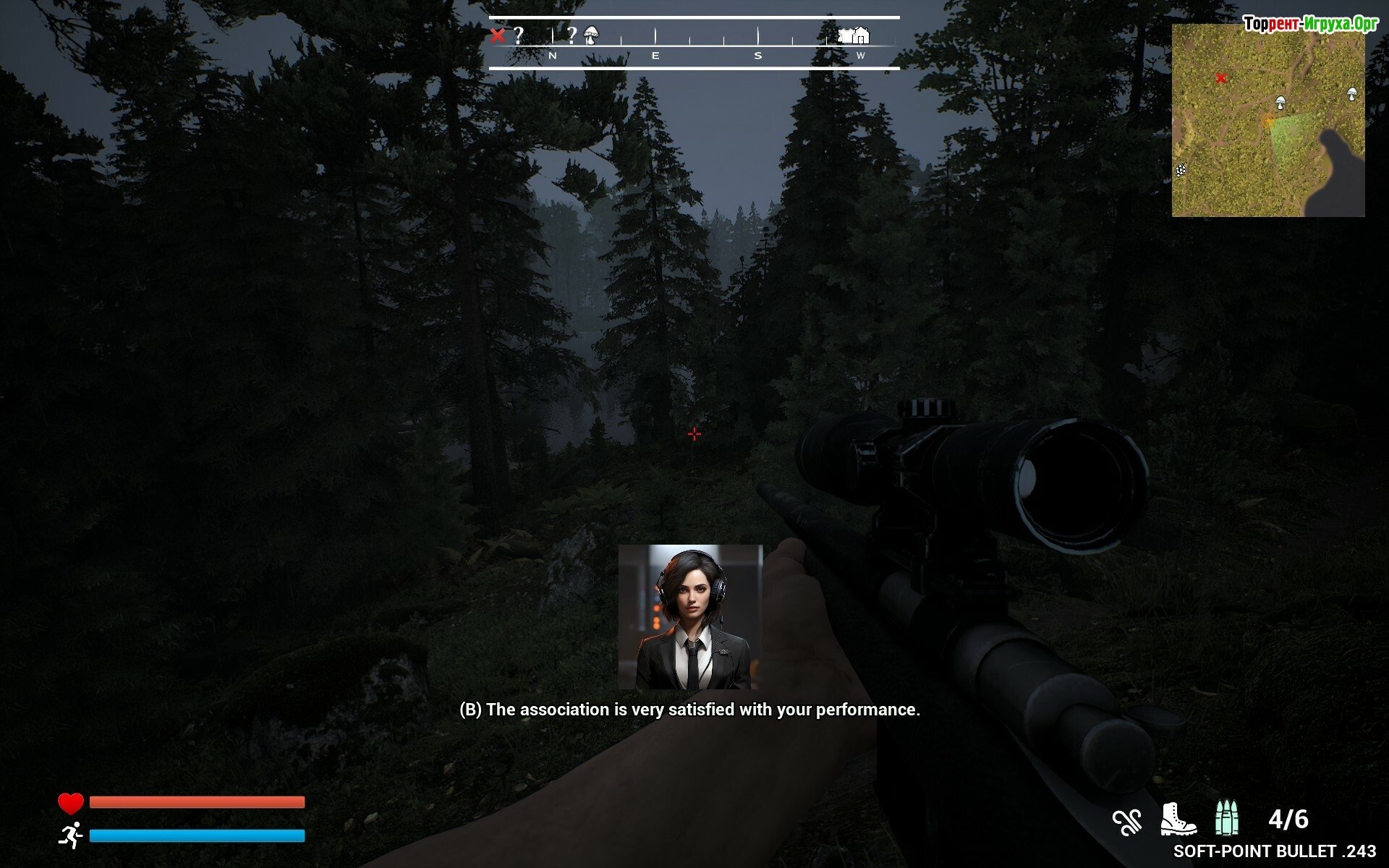Click the wind indicator icon

pos(1126,822)
